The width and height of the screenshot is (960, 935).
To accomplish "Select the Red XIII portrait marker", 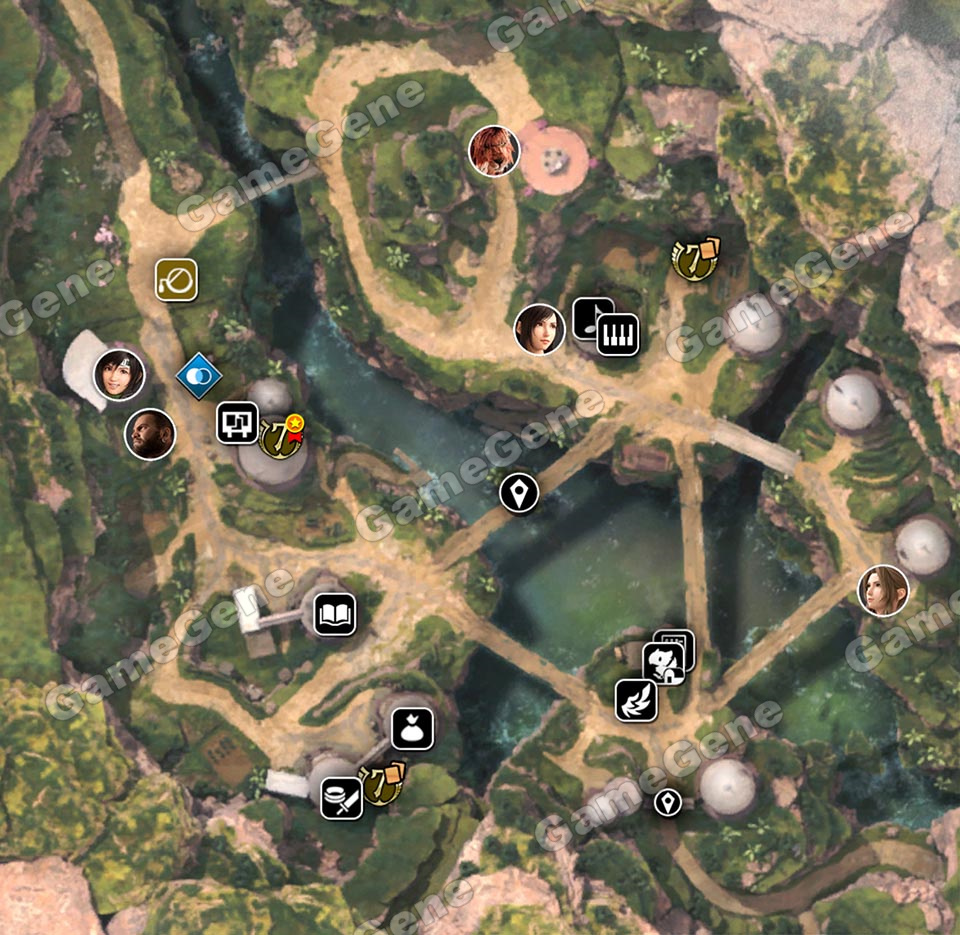I will coord(494,151).
